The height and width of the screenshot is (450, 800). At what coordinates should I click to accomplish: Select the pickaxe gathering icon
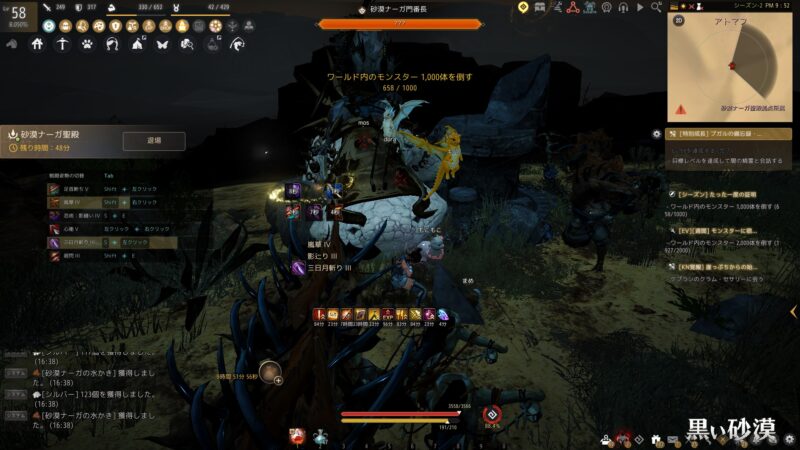(x=62, y=44)
